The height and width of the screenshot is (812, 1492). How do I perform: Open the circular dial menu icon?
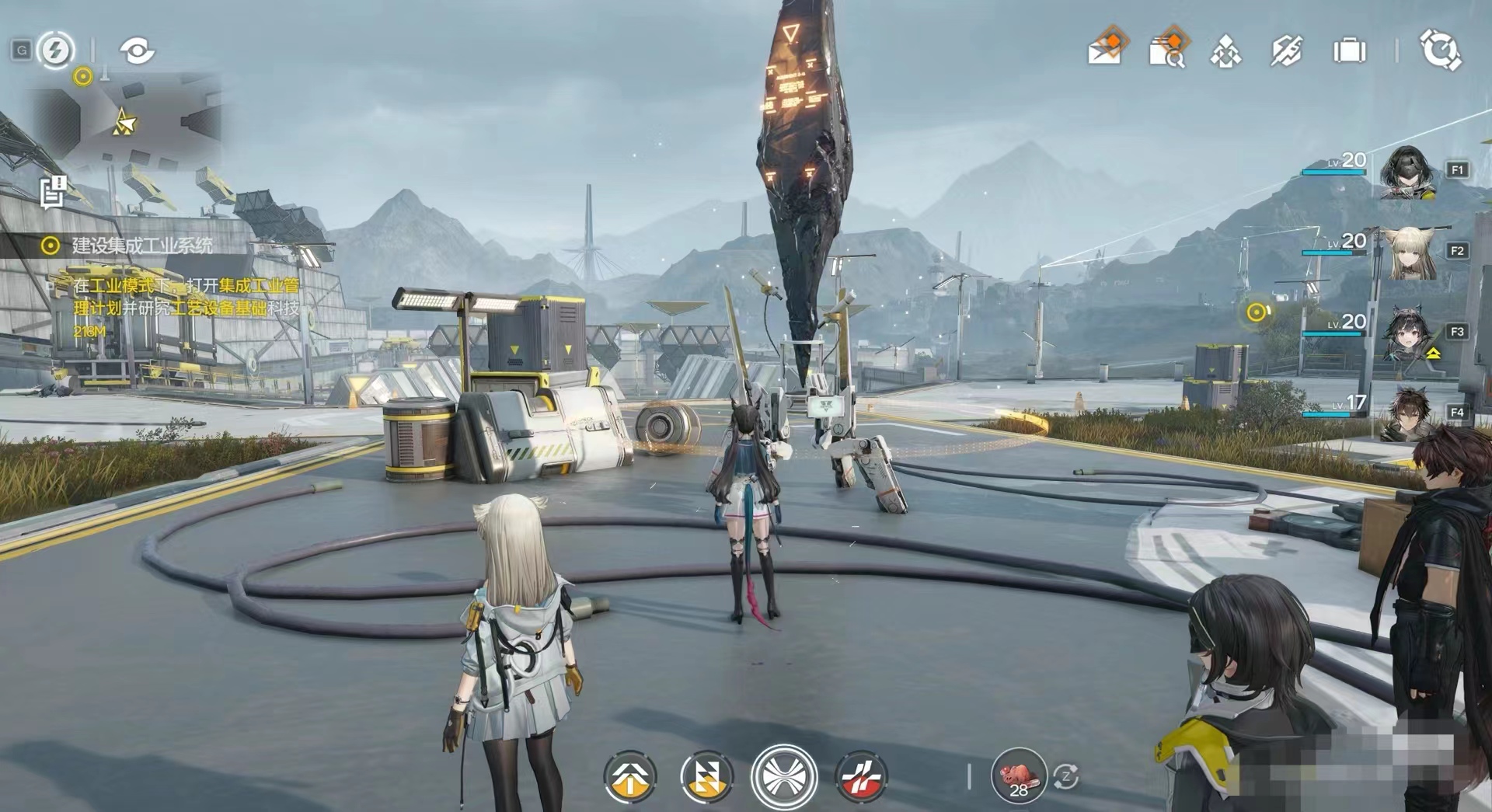[1440, 51]
